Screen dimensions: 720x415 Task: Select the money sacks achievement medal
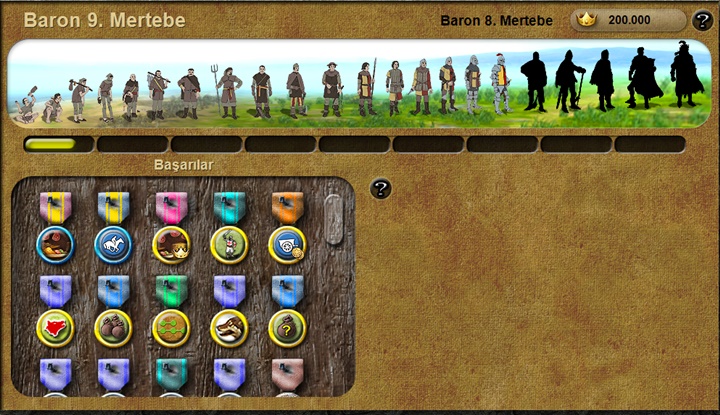click(113, 327)
